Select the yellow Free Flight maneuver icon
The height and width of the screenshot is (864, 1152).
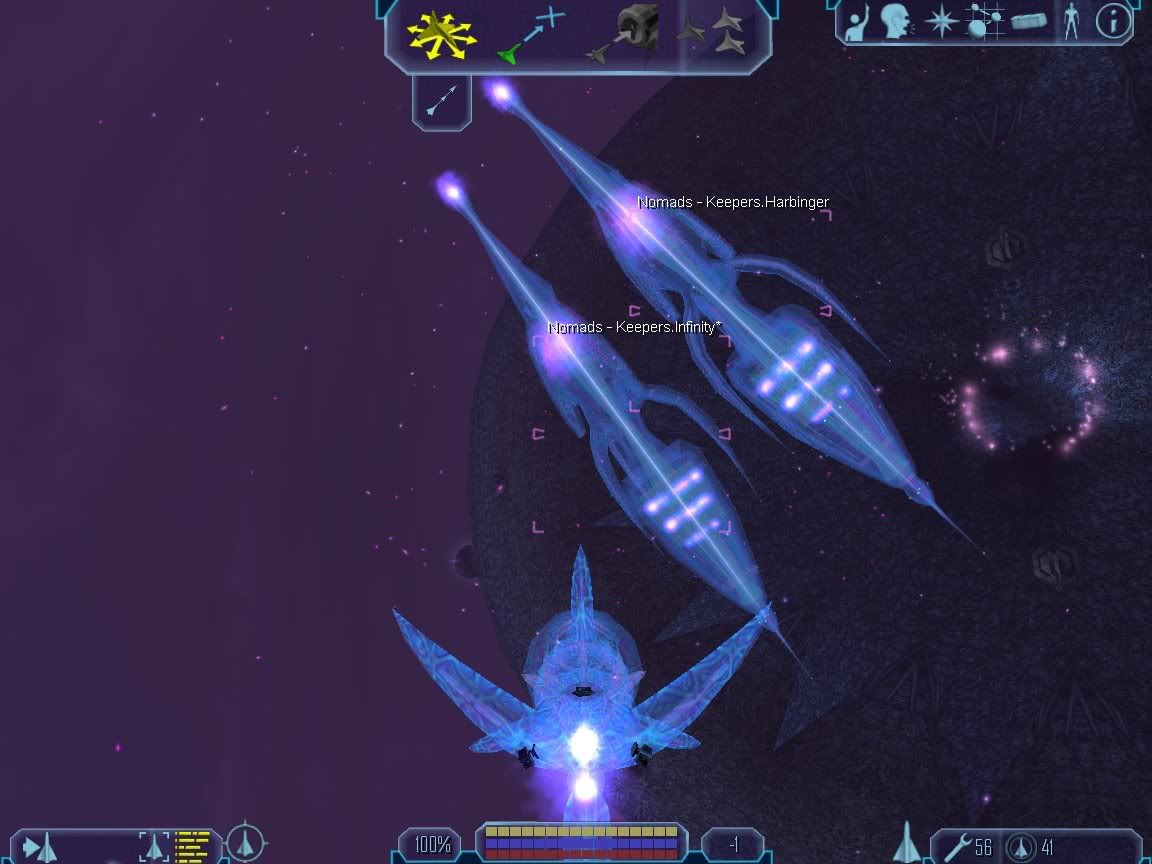[x=439, y=34]
